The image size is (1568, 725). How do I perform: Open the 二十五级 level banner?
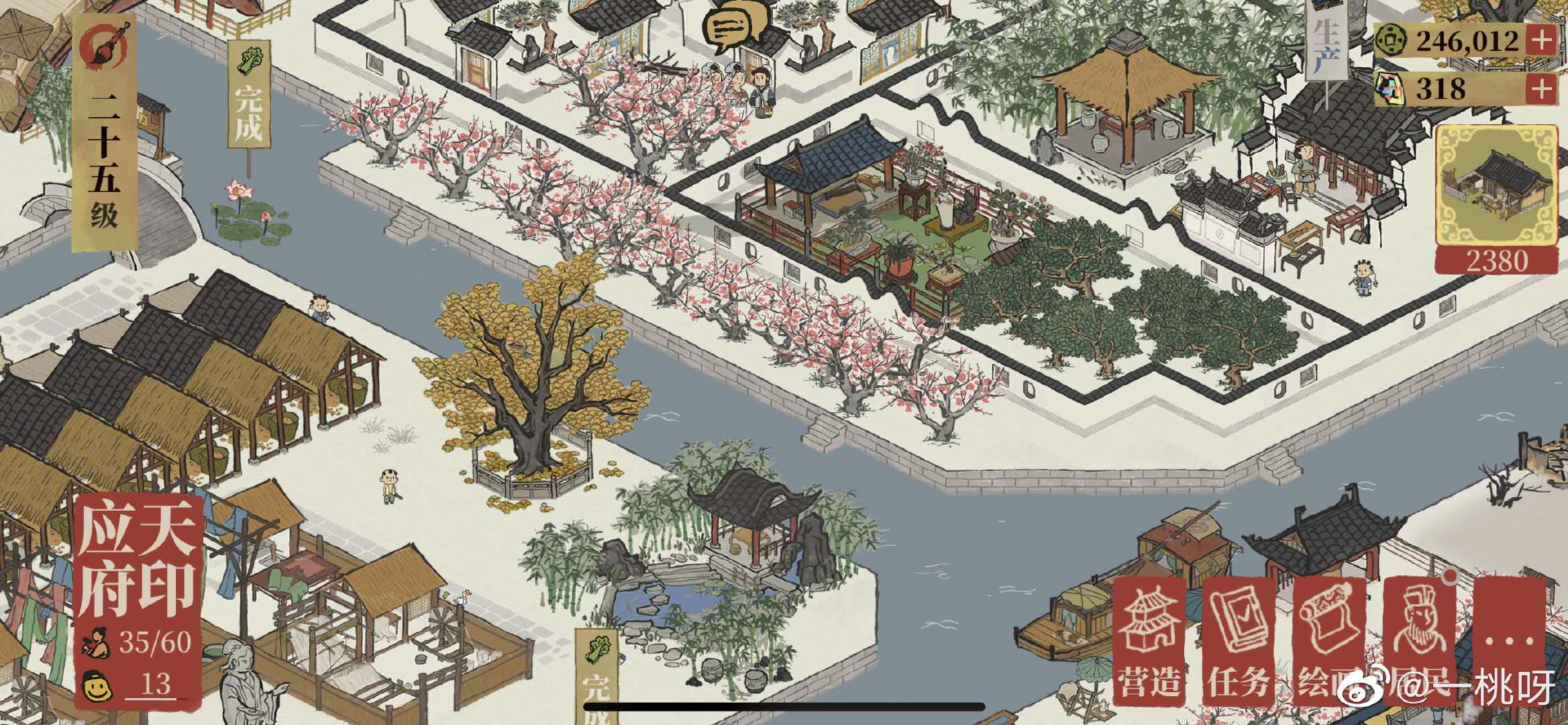[x=105, y=134]
